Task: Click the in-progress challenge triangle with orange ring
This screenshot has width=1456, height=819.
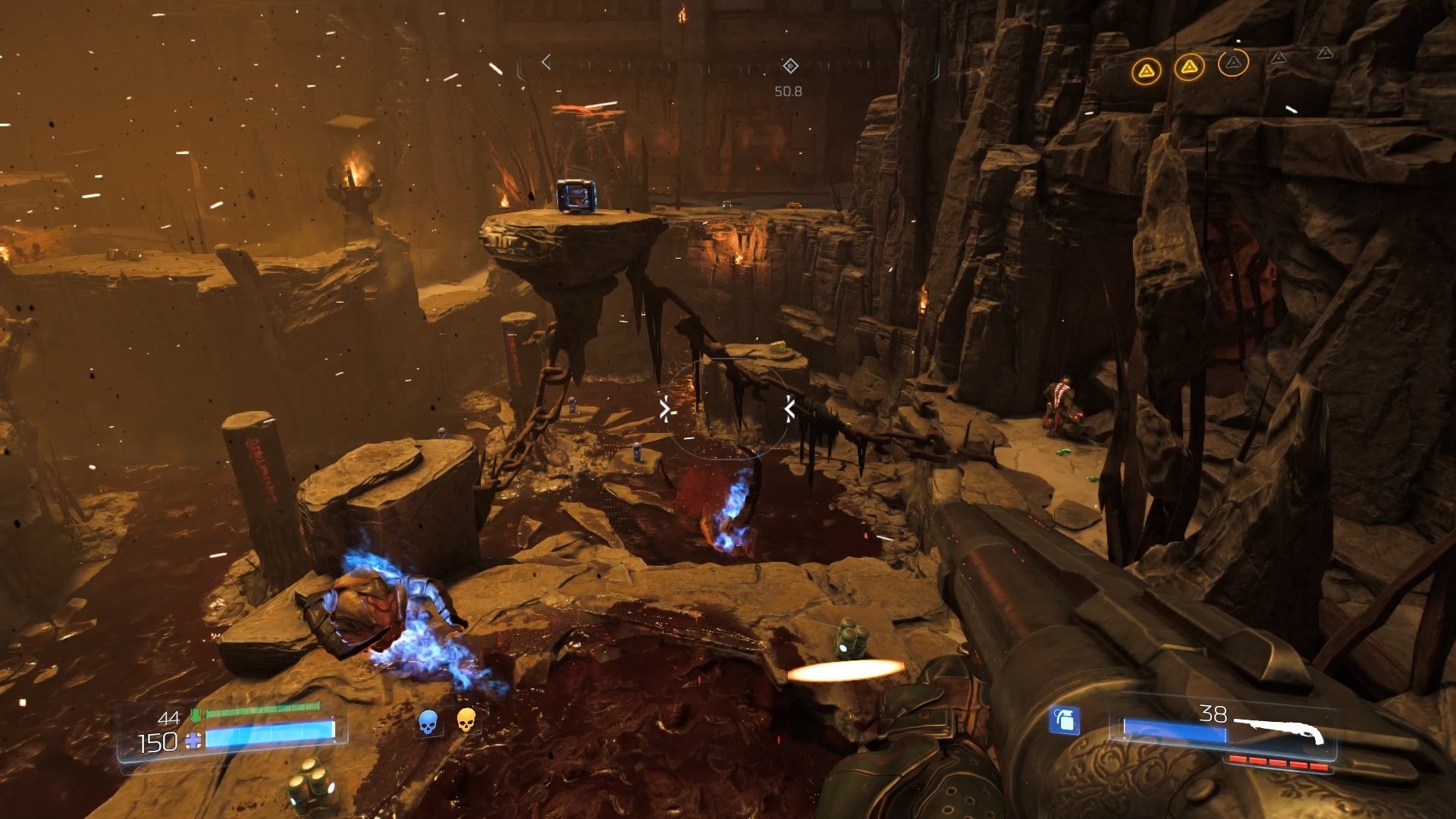Action: tap(1234, 64)
